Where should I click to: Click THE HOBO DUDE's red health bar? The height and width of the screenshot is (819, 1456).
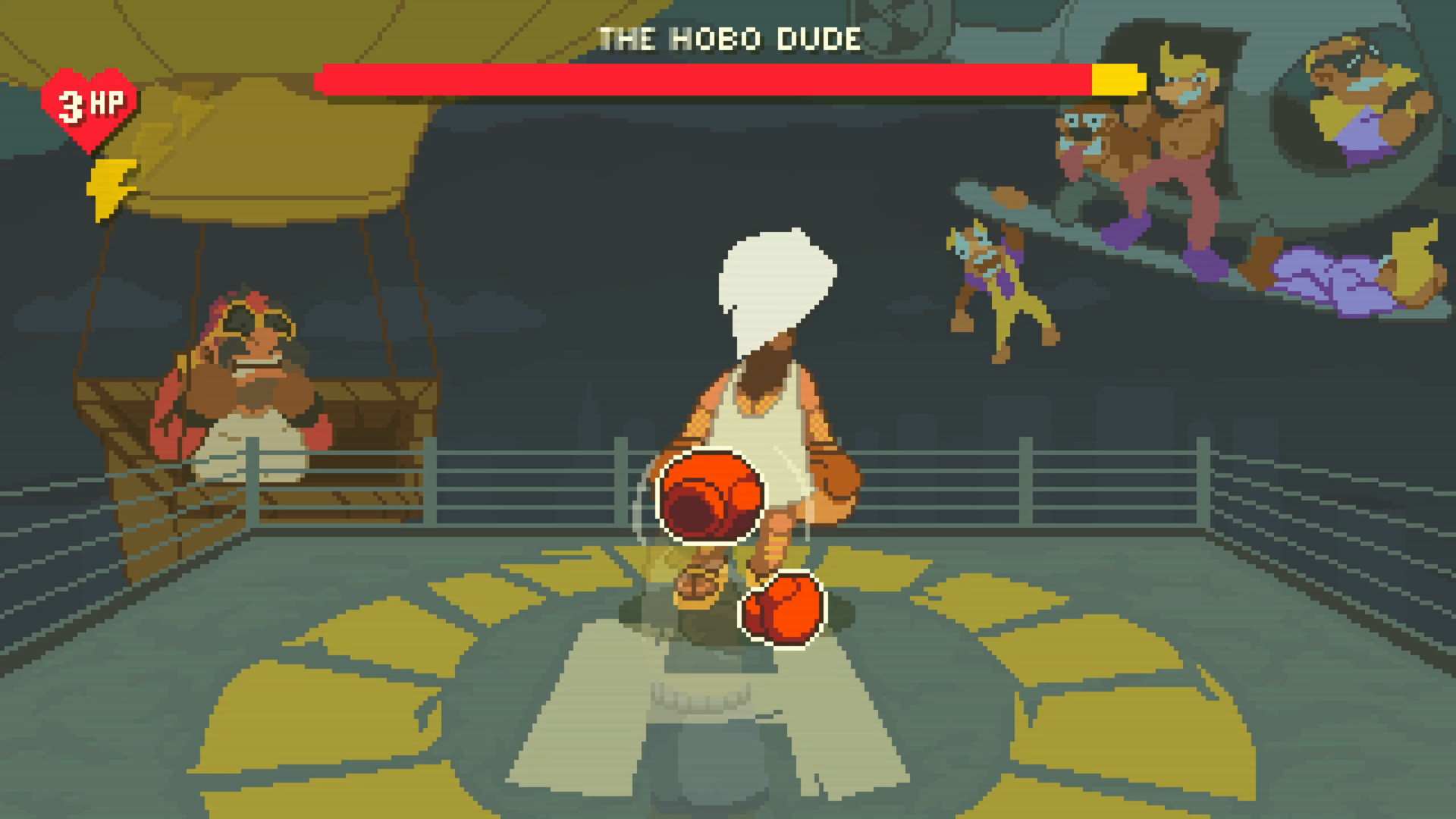pos(705,80)
